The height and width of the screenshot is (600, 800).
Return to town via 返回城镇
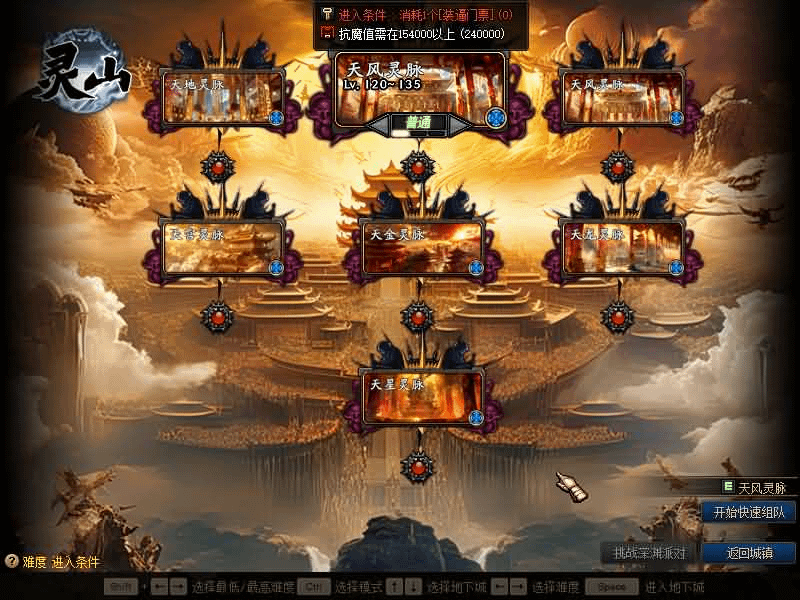tap(748, 553)
